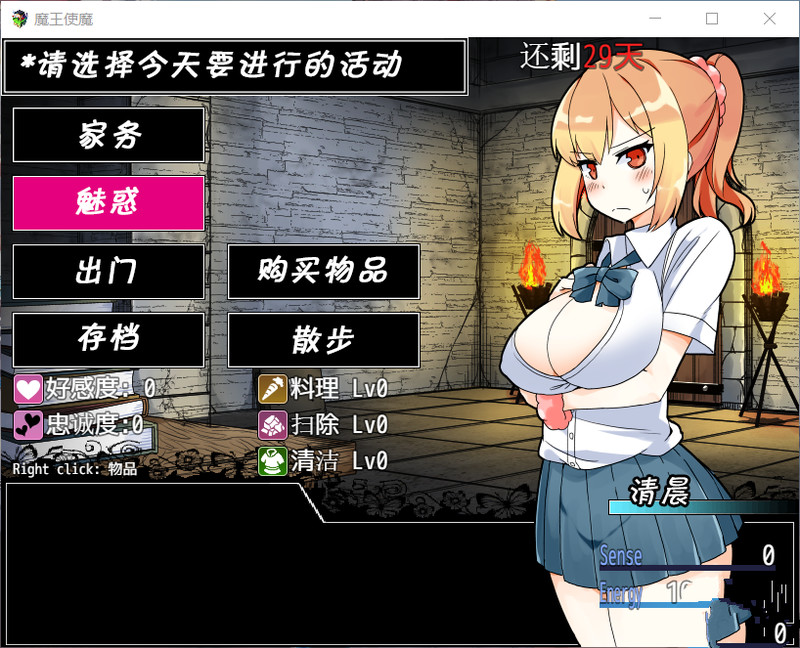Viewport: 800px width, 648px height.
Task: Choose the 散步 activity
Action: [323, 340]
